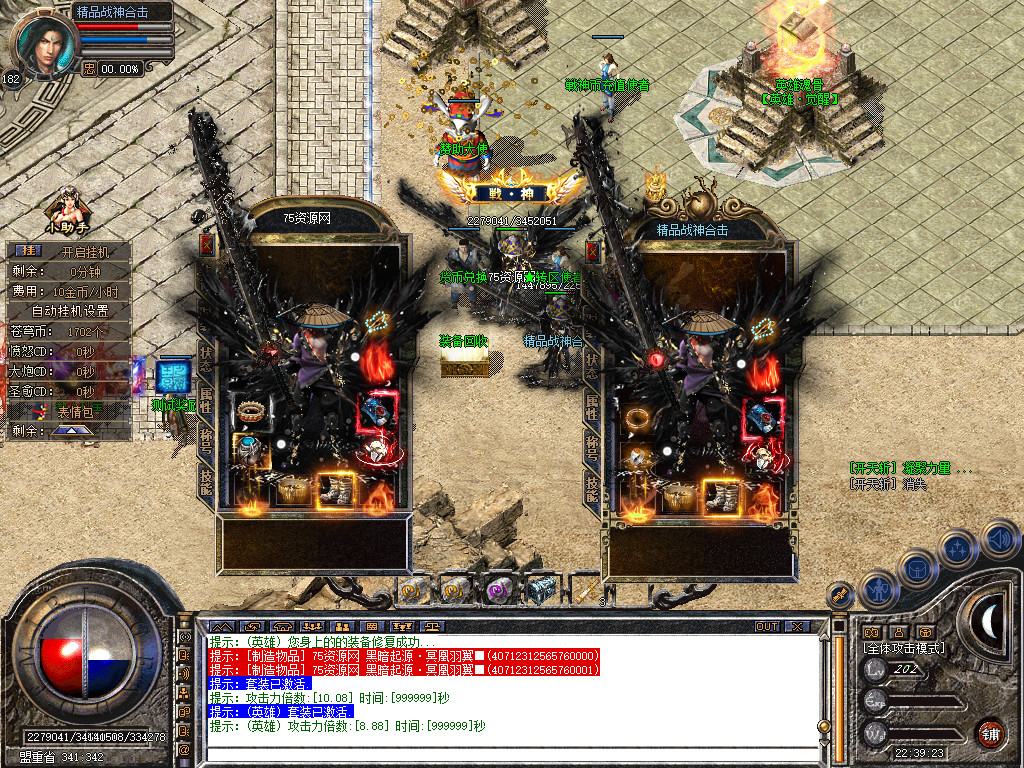Collapse the helper panel with the arrow

click(x=73, y=430)
